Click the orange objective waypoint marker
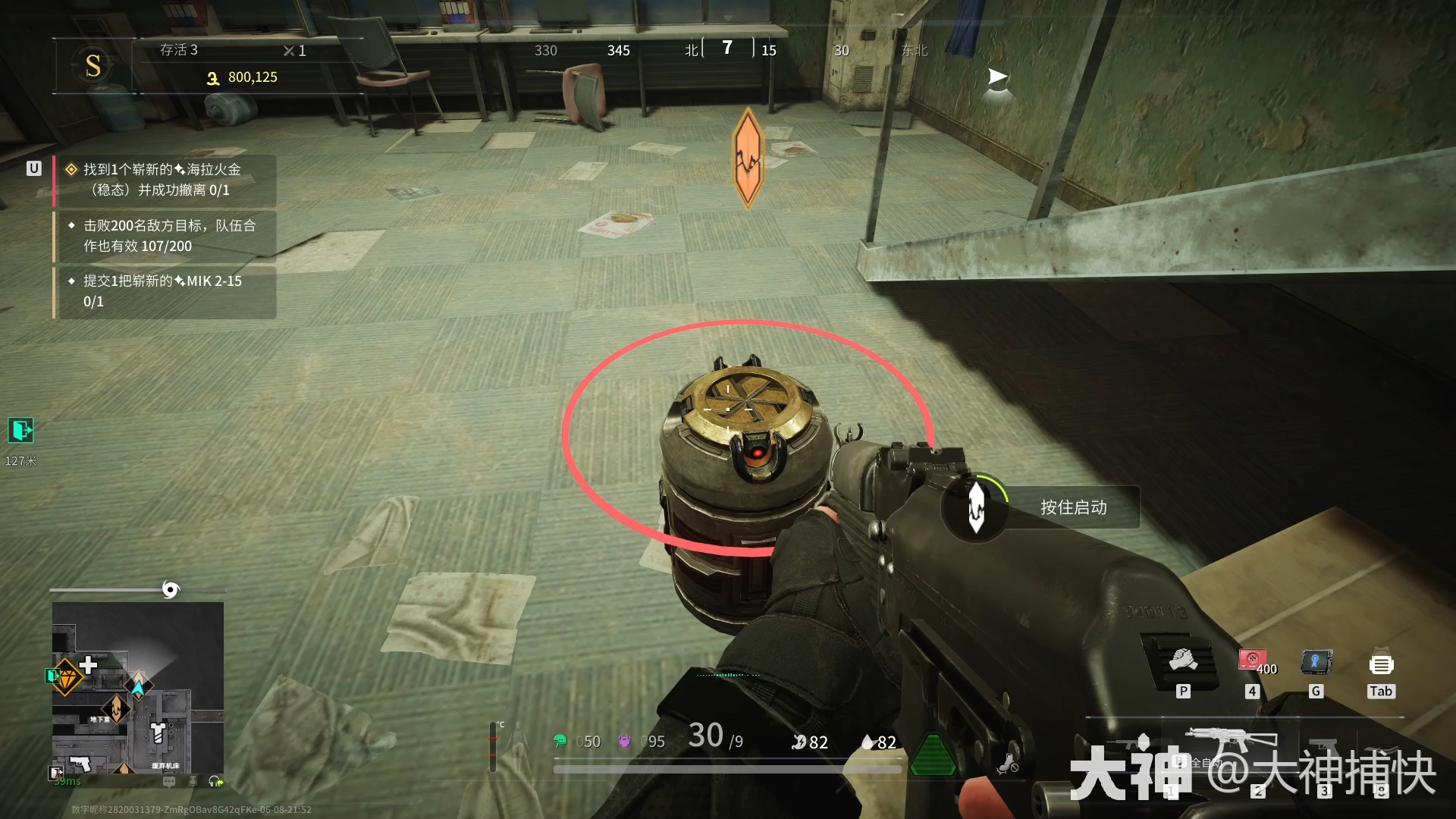The image size is (1456, 819). point(748,158)
